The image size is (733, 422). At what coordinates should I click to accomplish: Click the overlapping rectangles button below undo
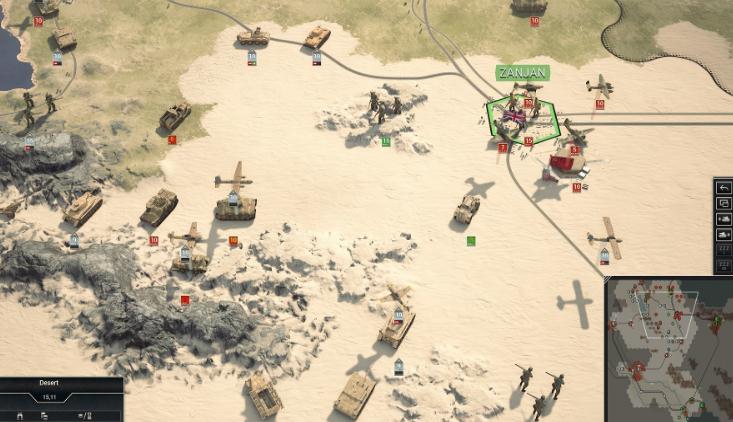pyautogui.click(x=724, y=204)
